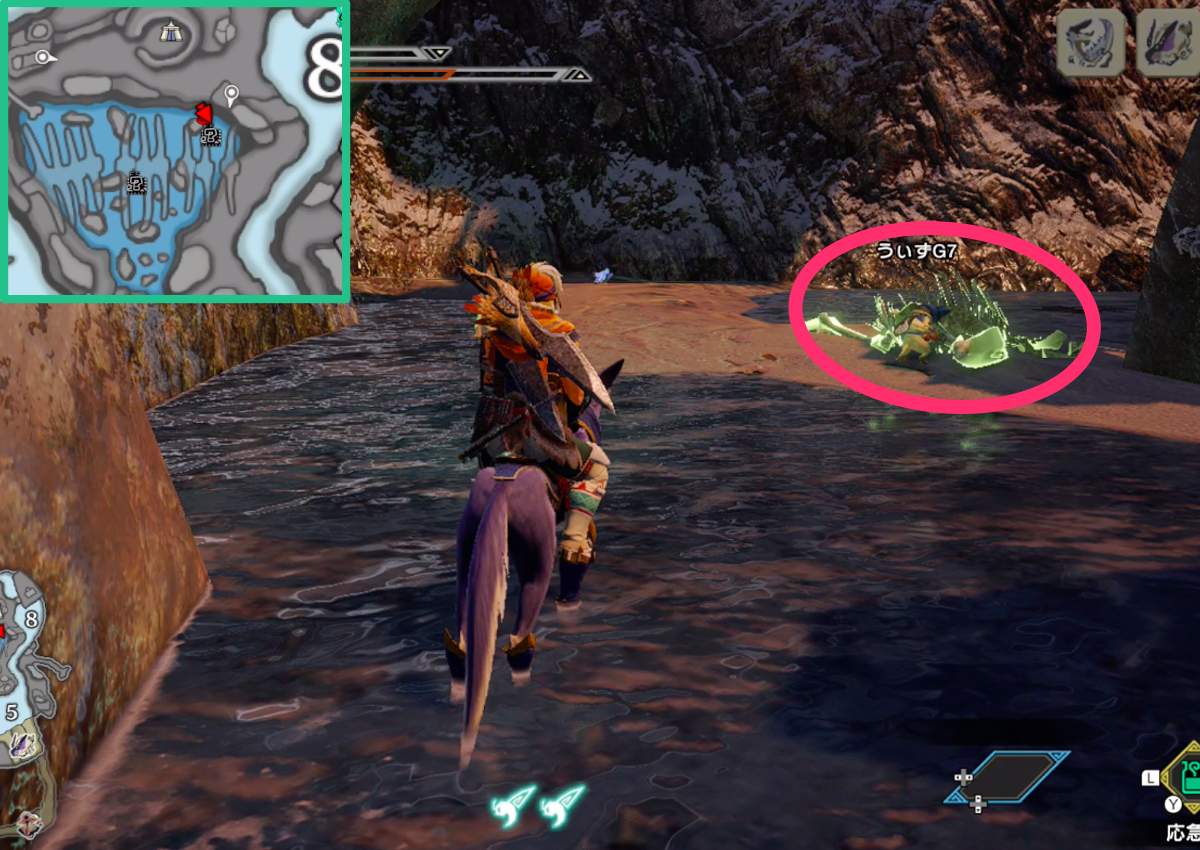This screenshot has height=850, width=1200.
Task: Select the camp tent marker on the map
Action: tap(170, 34)
